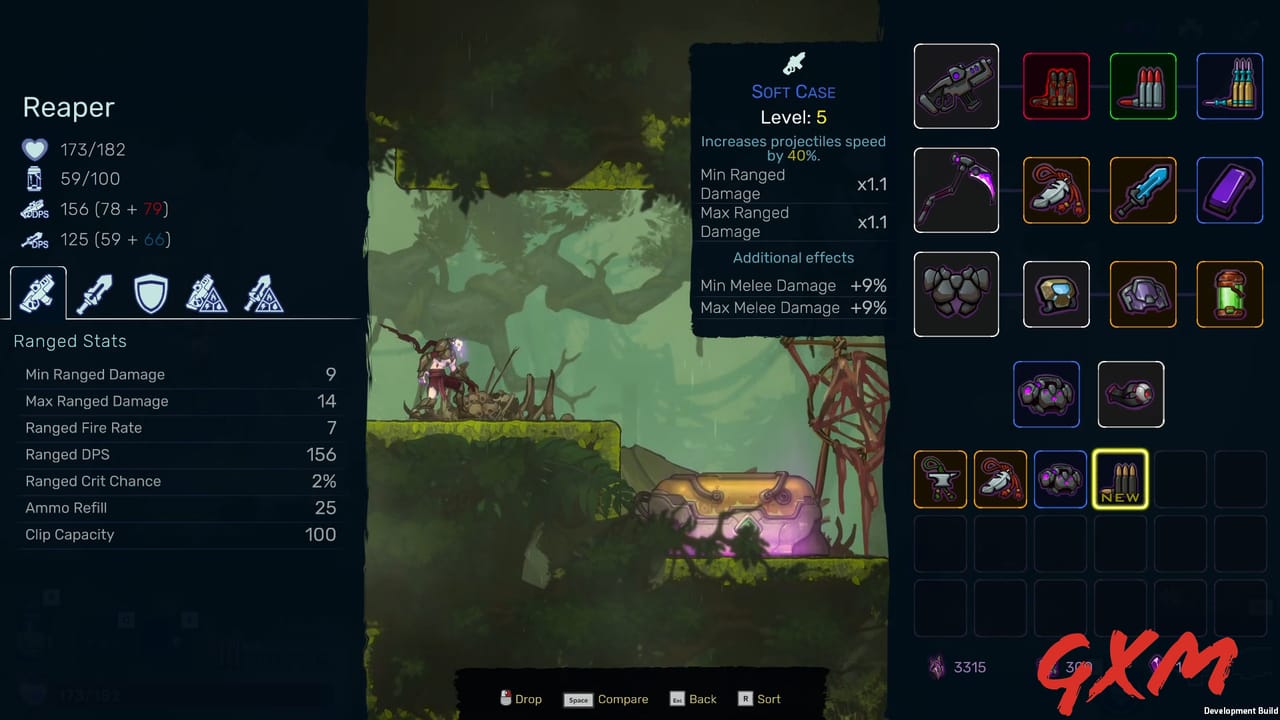The width and height of the screenshot is (1280, 720).
Task: Click the blue sword amulet icon
Action: [x=1143, y=190]
